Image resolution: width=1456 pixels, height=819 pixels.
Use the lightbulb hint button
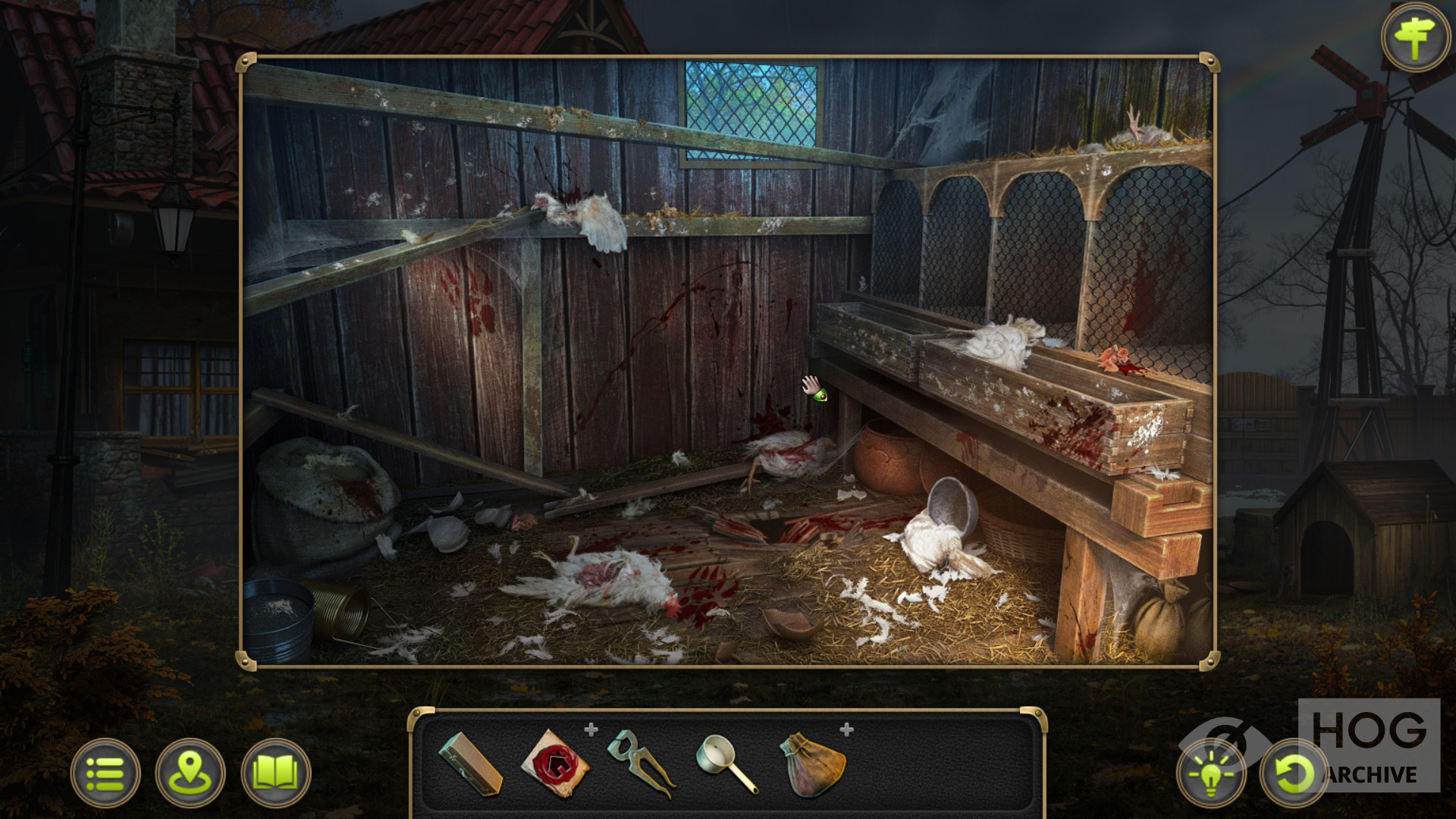coord(1211,774)
